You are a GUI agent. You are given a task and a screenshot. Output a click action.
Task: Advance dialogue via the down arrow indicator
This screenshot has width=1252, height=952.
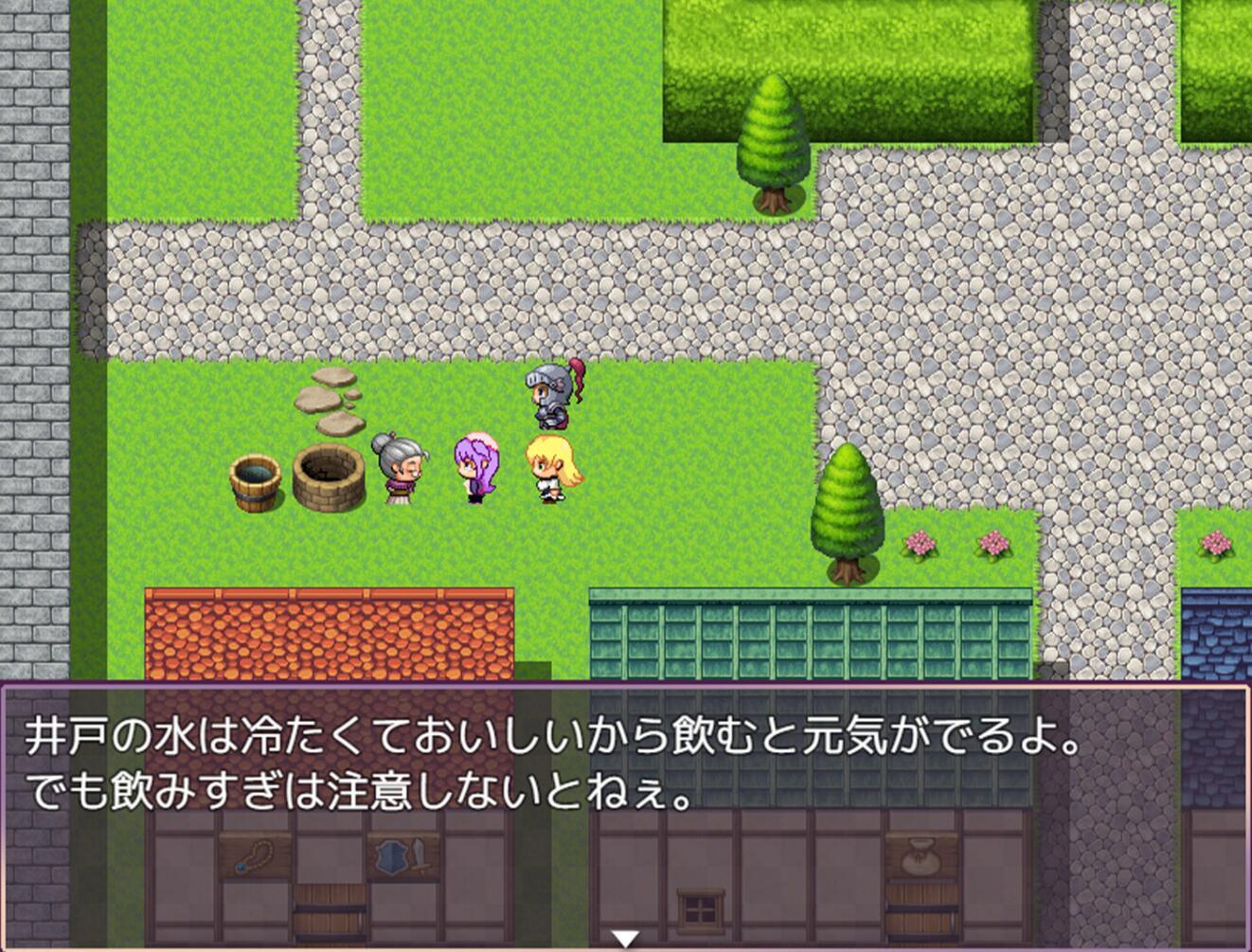tap(624, 937)
